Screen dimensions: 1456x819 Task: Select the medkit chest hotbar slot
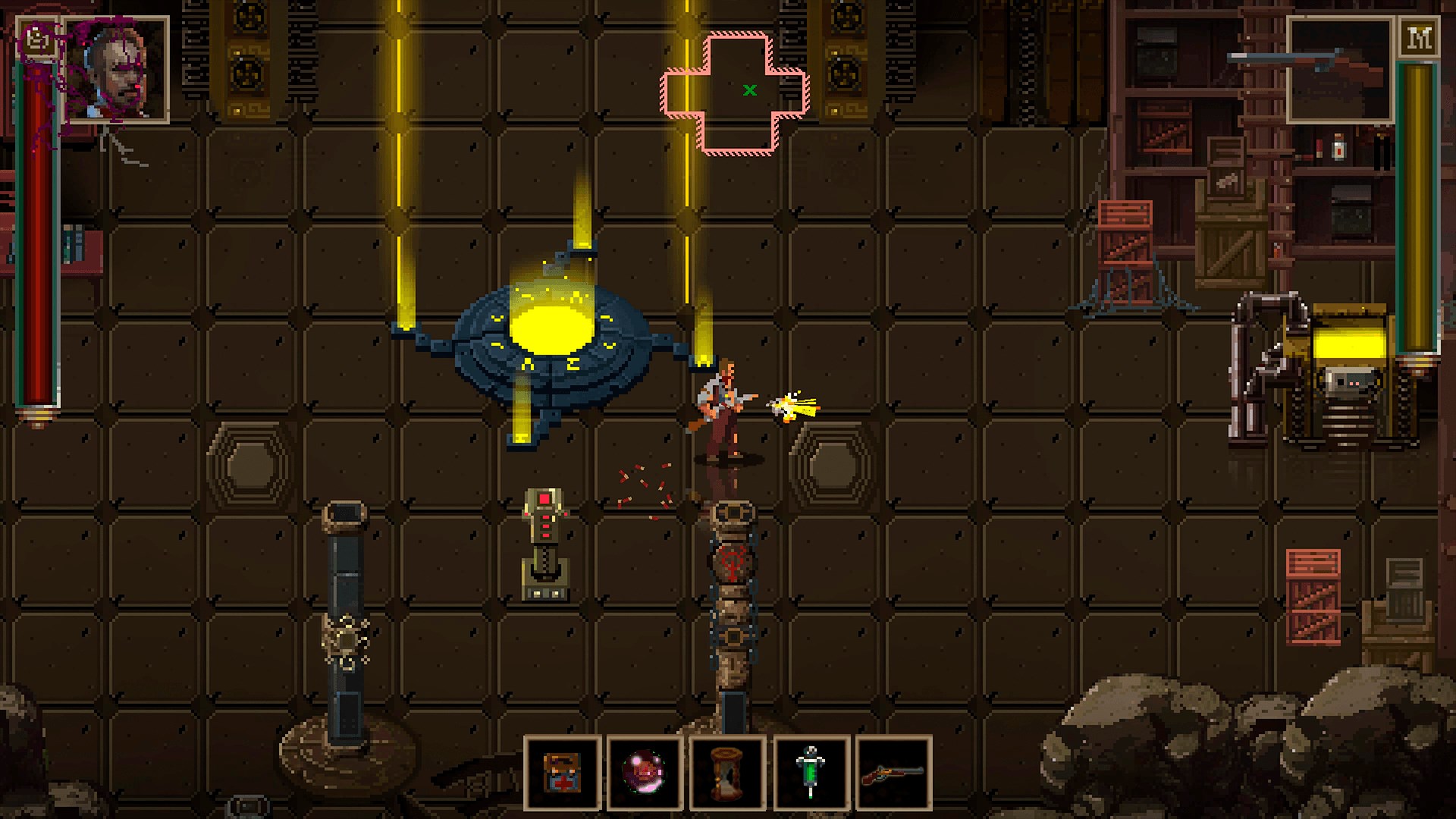pyautogui.click(x=563, y=772)
